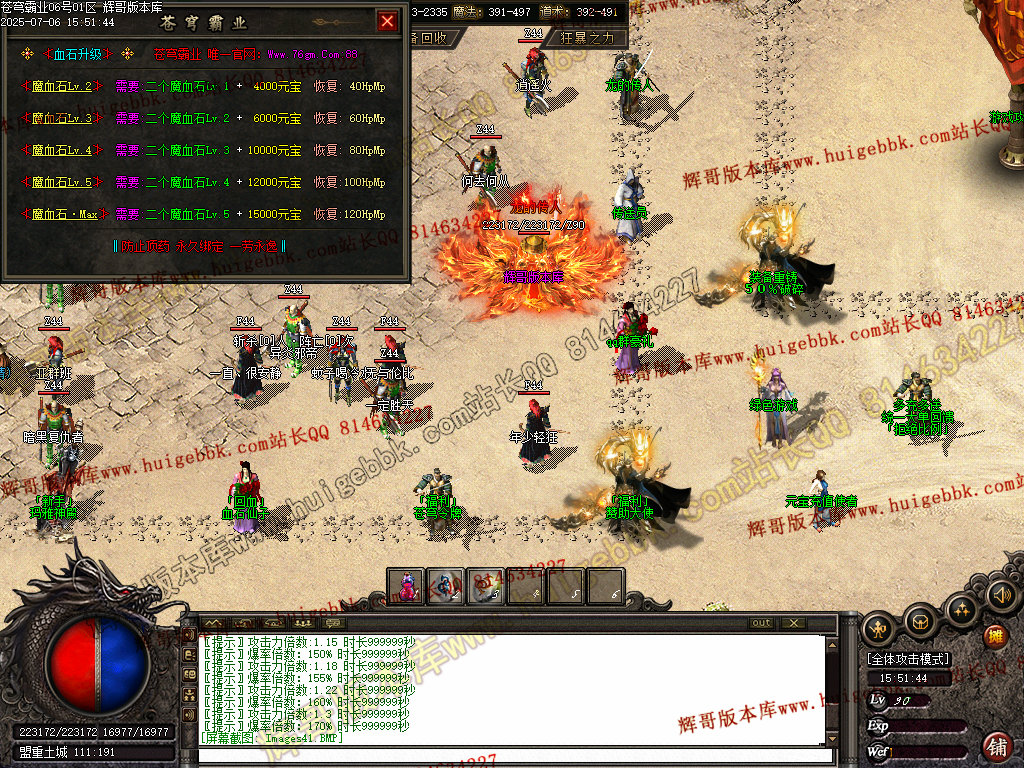This screenshot has height=768, width=1024.
Task: Click the 魔血石Lv.5 upgrade entry
Action: (x=62, y=183)
